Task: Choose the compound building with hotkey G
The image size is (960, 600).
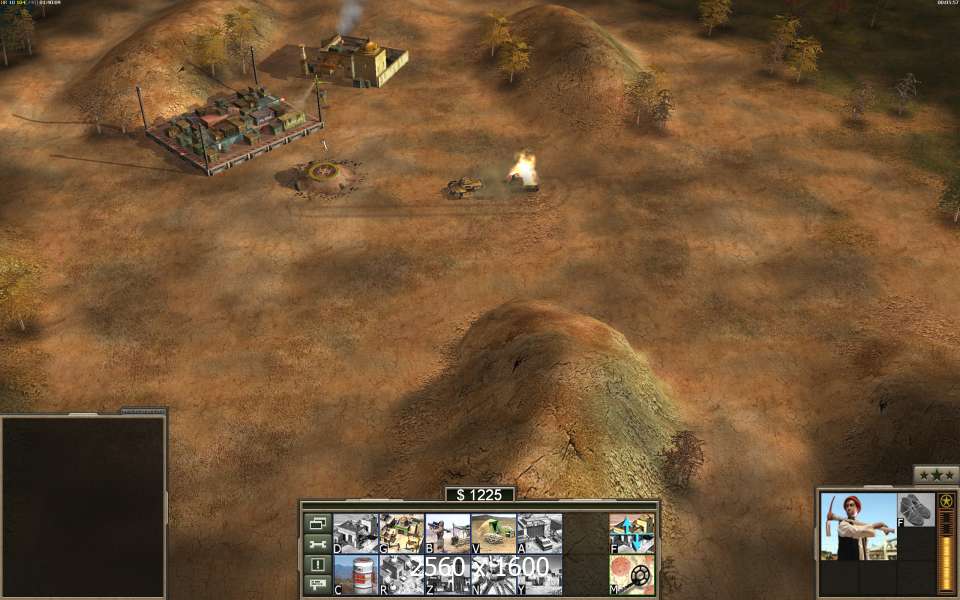Action: pyautogui.click(x=401, y=534)
